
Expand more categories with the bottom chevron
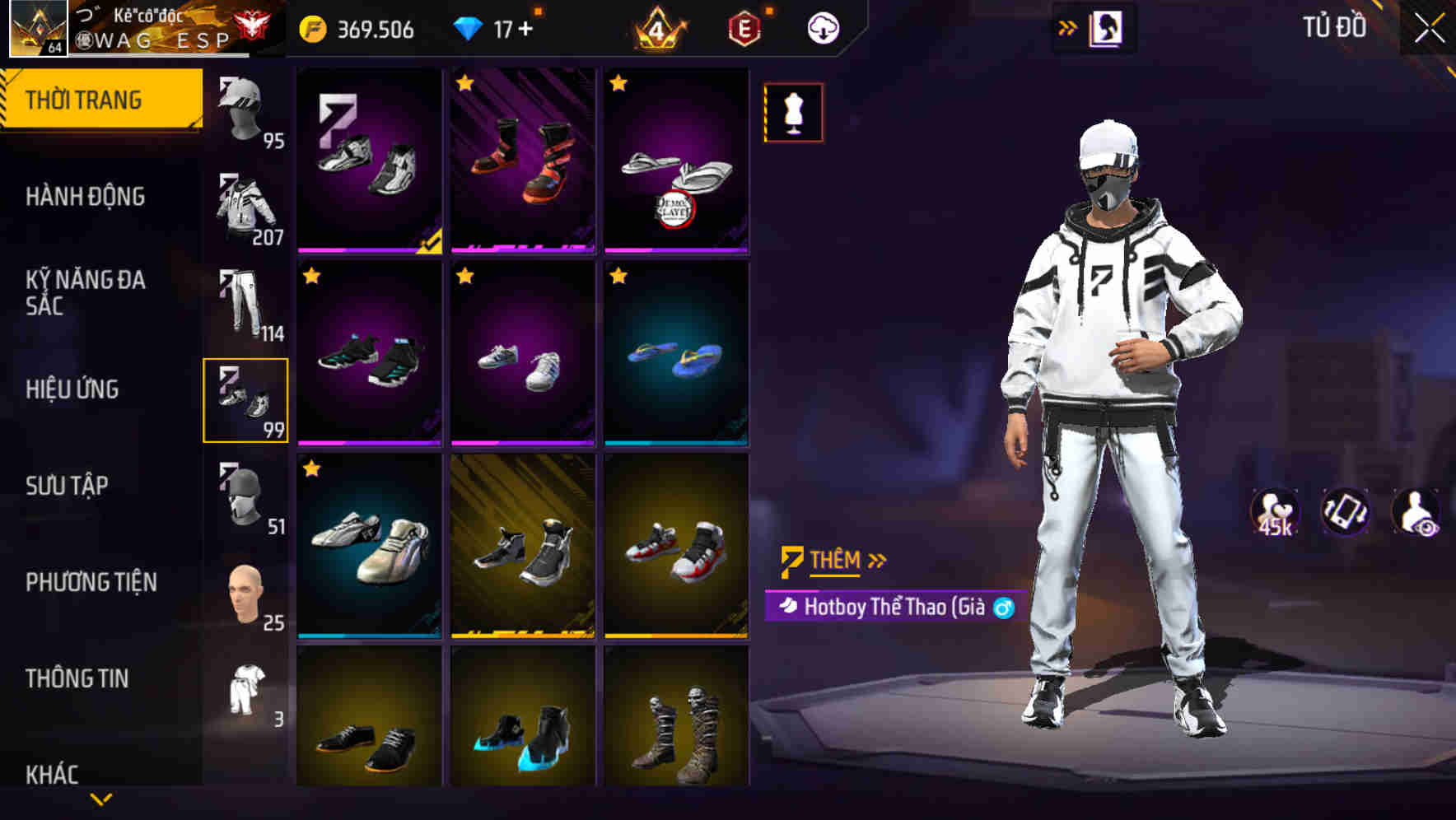click(x=102, y=799)
